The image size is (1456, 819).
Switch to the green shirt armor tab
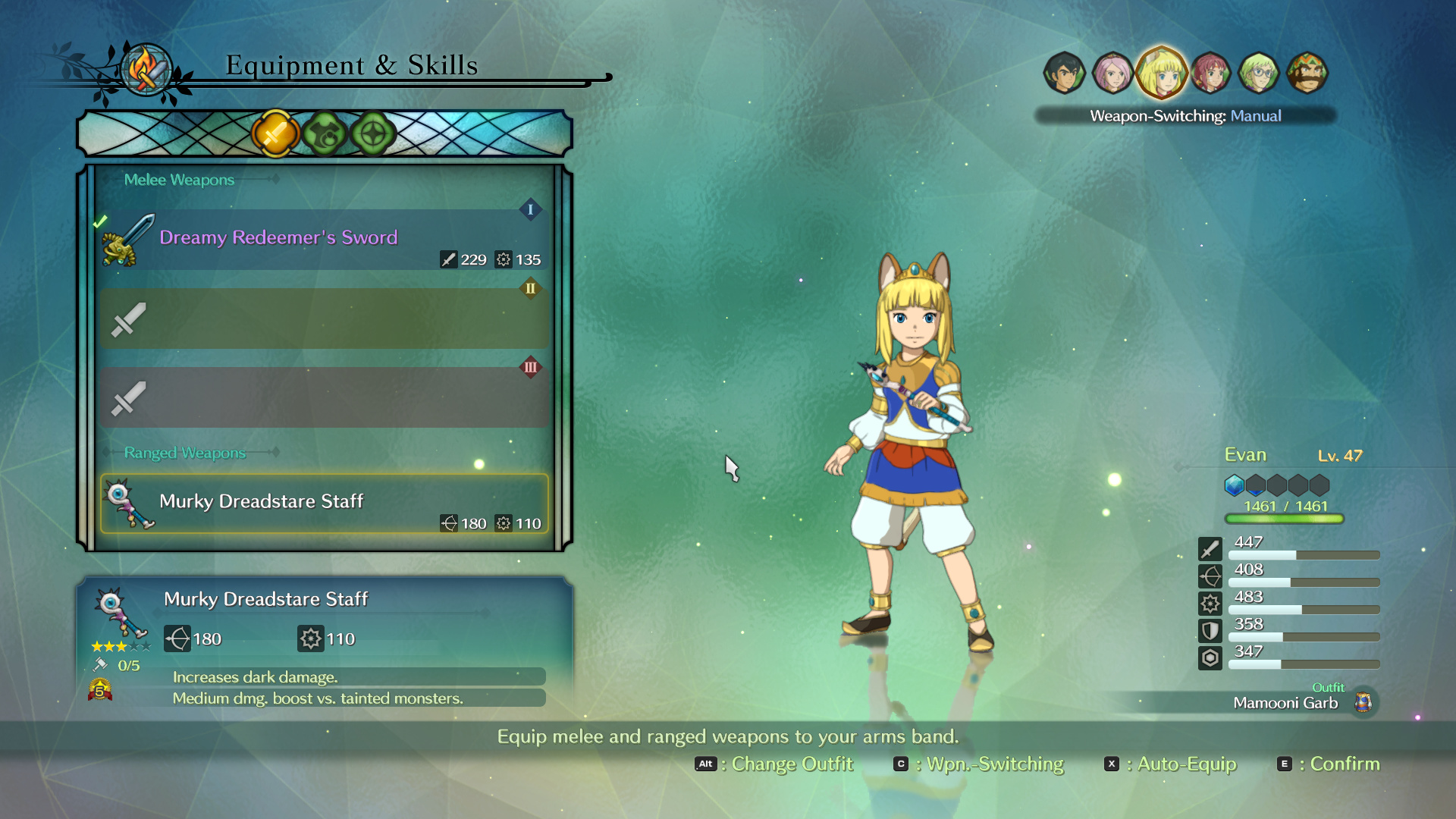tap(325, 134)
